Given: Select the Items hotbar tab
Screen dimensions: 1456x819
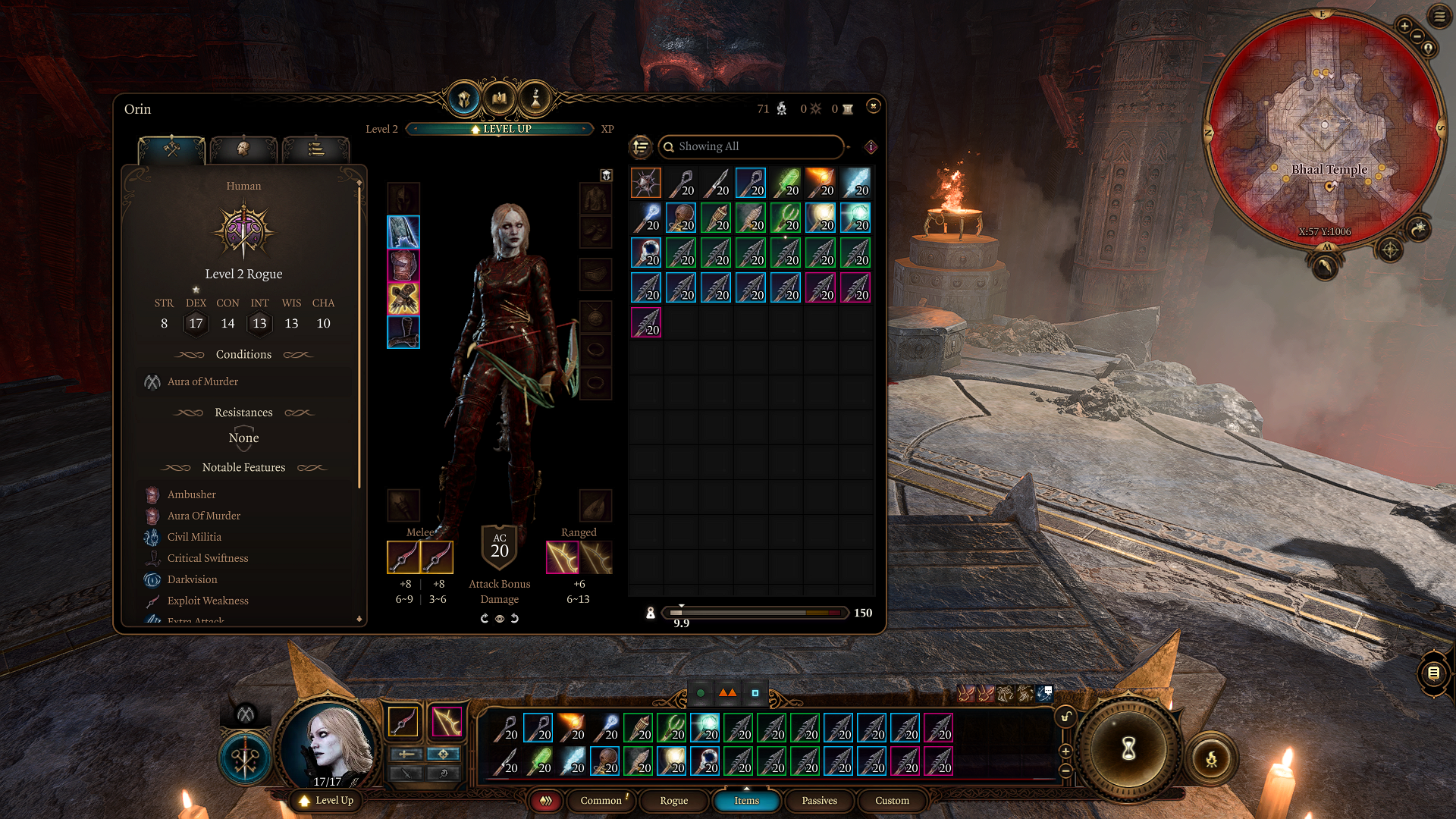Looking at the screenshot, I should pos(746,801).
